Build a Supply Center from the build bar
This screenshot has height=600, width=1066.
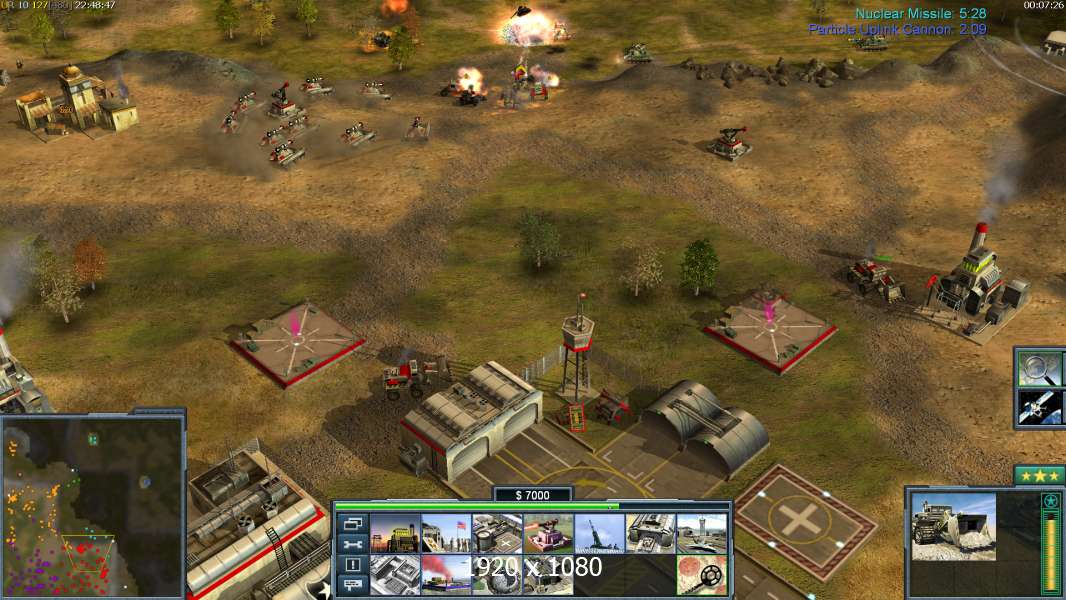[394, 533]
